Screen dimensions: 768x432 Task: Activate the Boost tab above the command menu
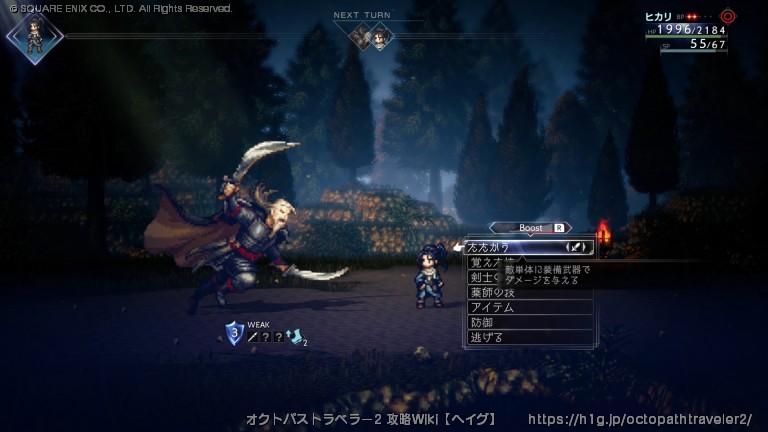[x=531, y=228]
